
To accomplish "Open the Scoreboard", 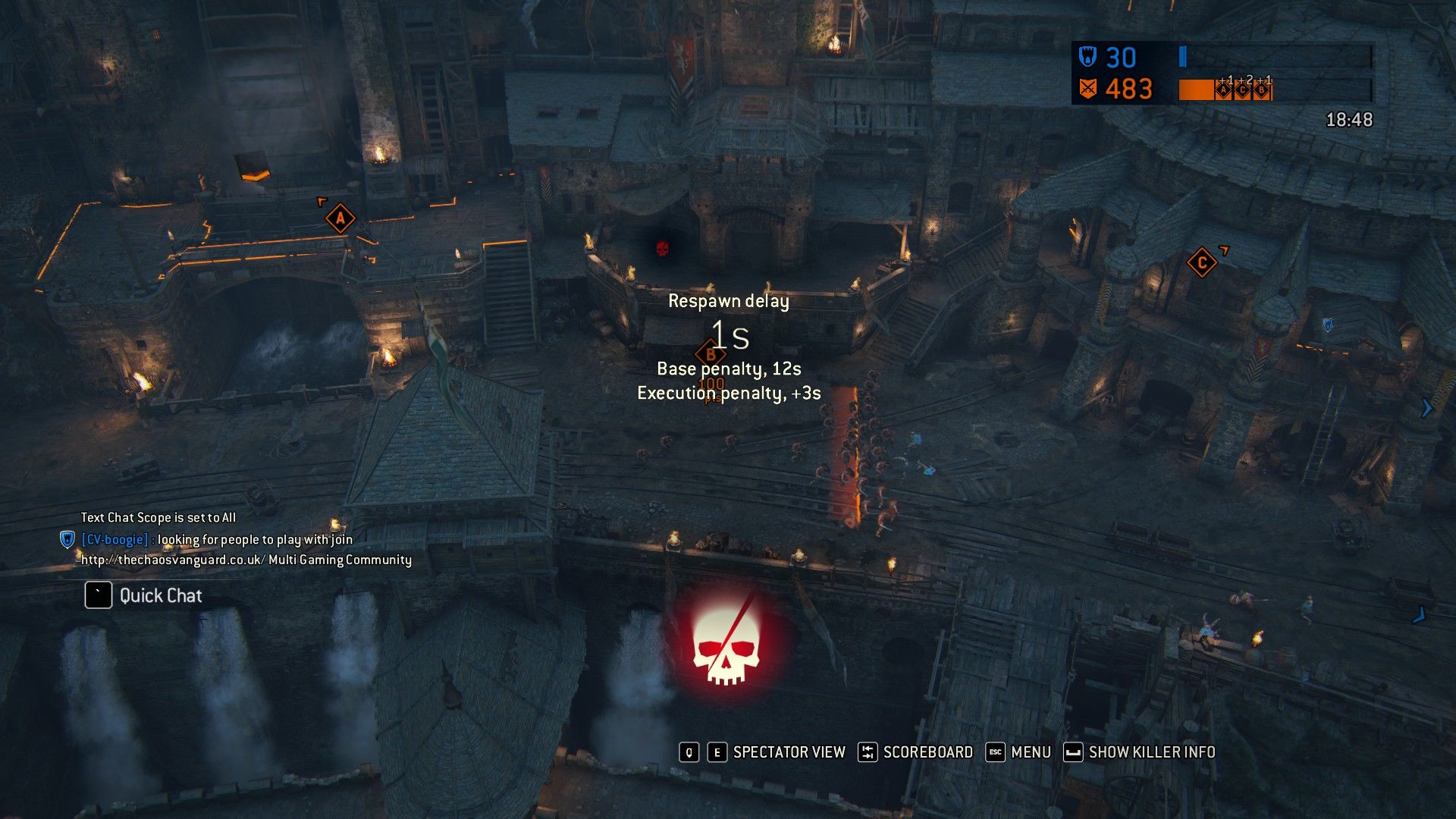I will click(927, 752).
